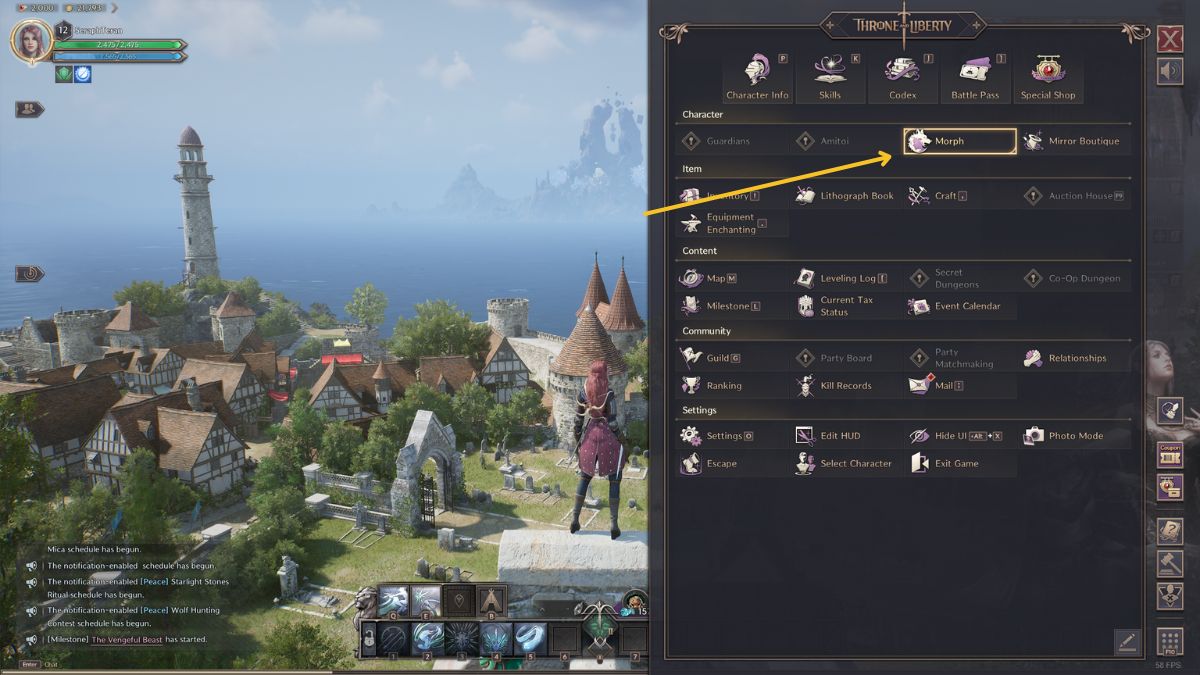Close the main menu with the red X
Screen dimensions: 1200x675
click(x=1169, y=39)
